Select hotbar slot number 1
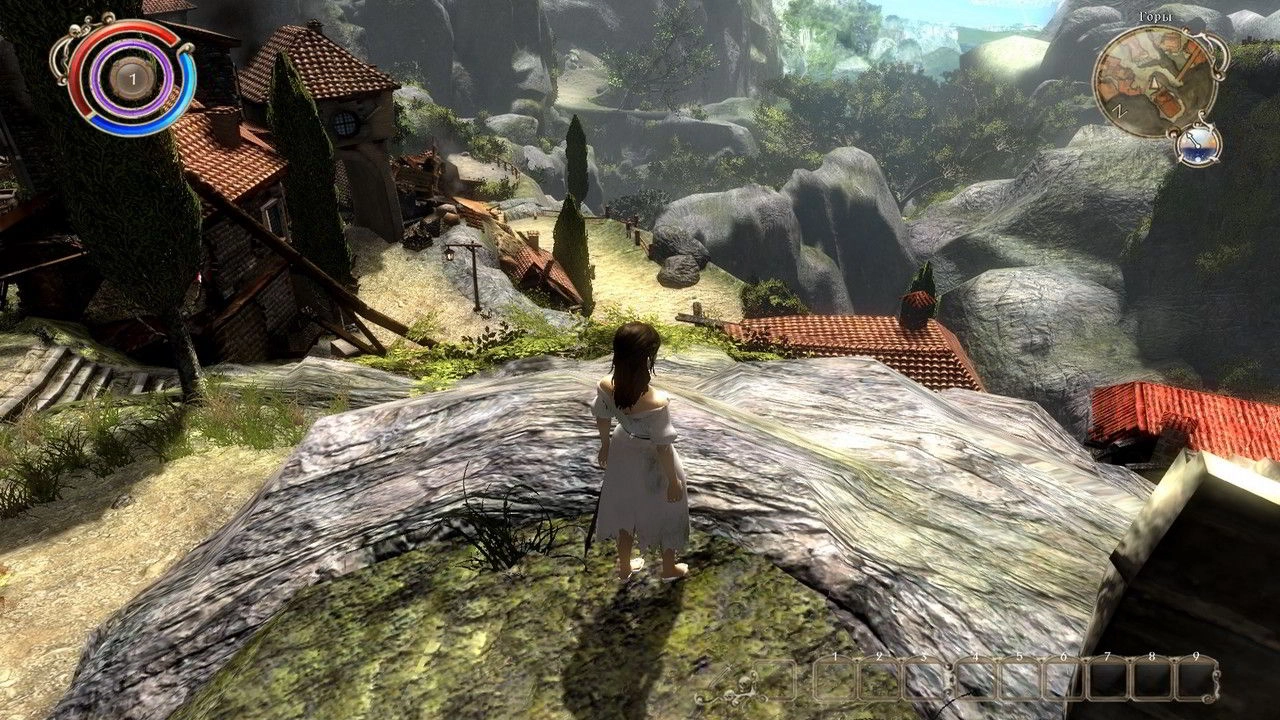Viewport: 1280px width, 720px height. pyautogui.click(x=834, y=680)
